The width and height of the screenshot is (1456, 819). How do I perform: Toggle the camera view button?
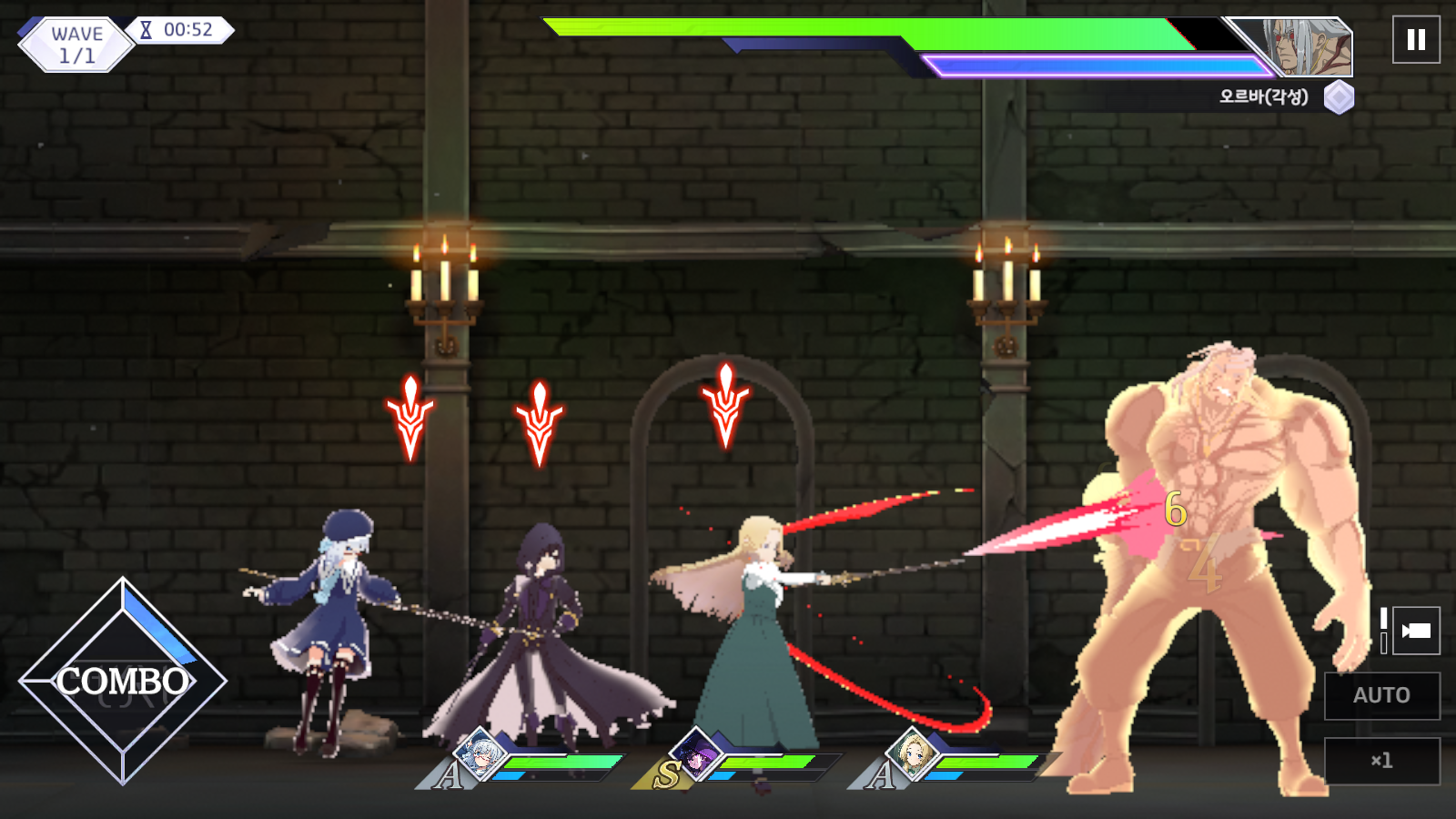coord(1416,631)
